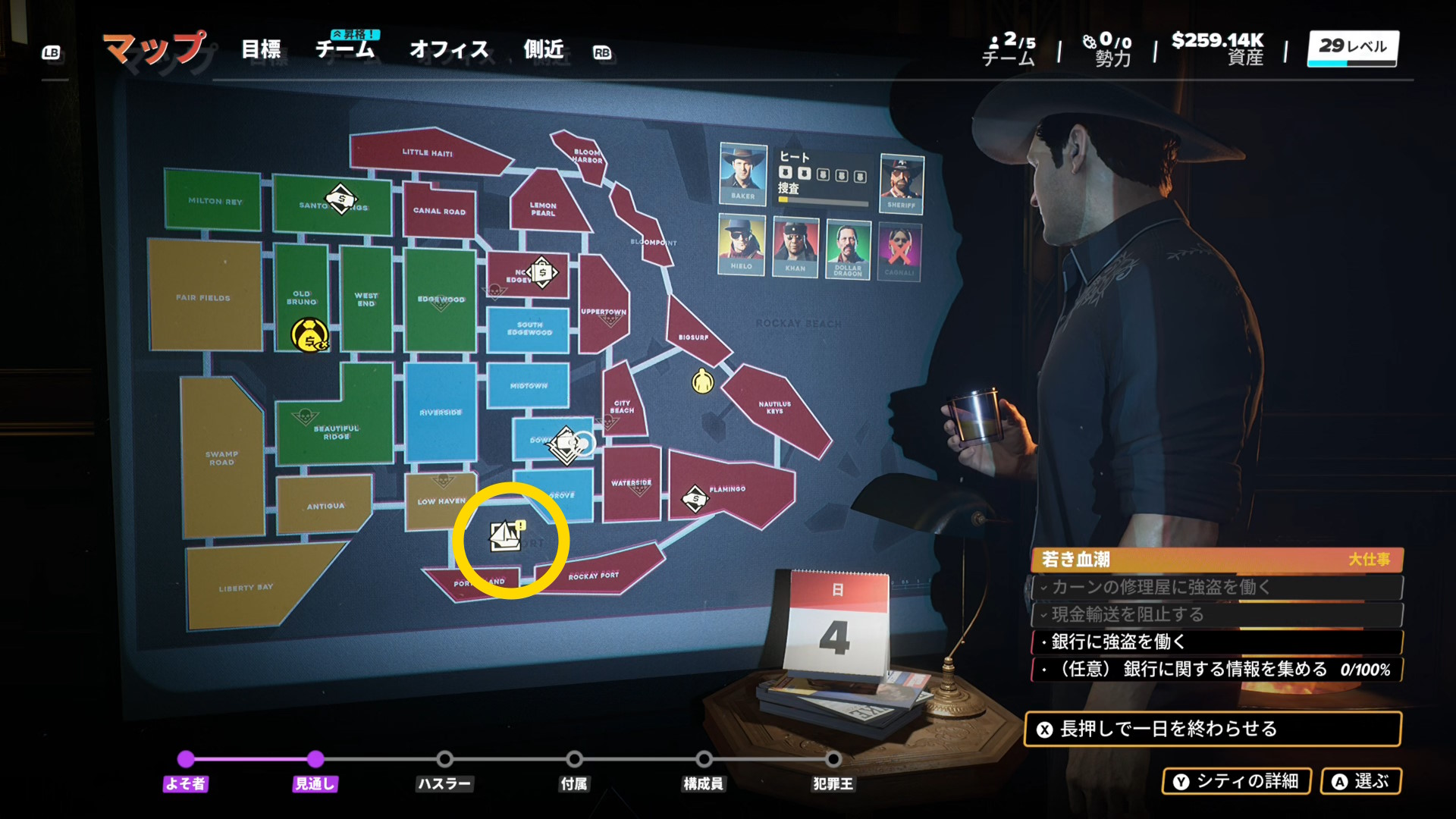Screen dimensions: 1456x819
Task: Switch to the チーム tab
Action: click(345, 50)
